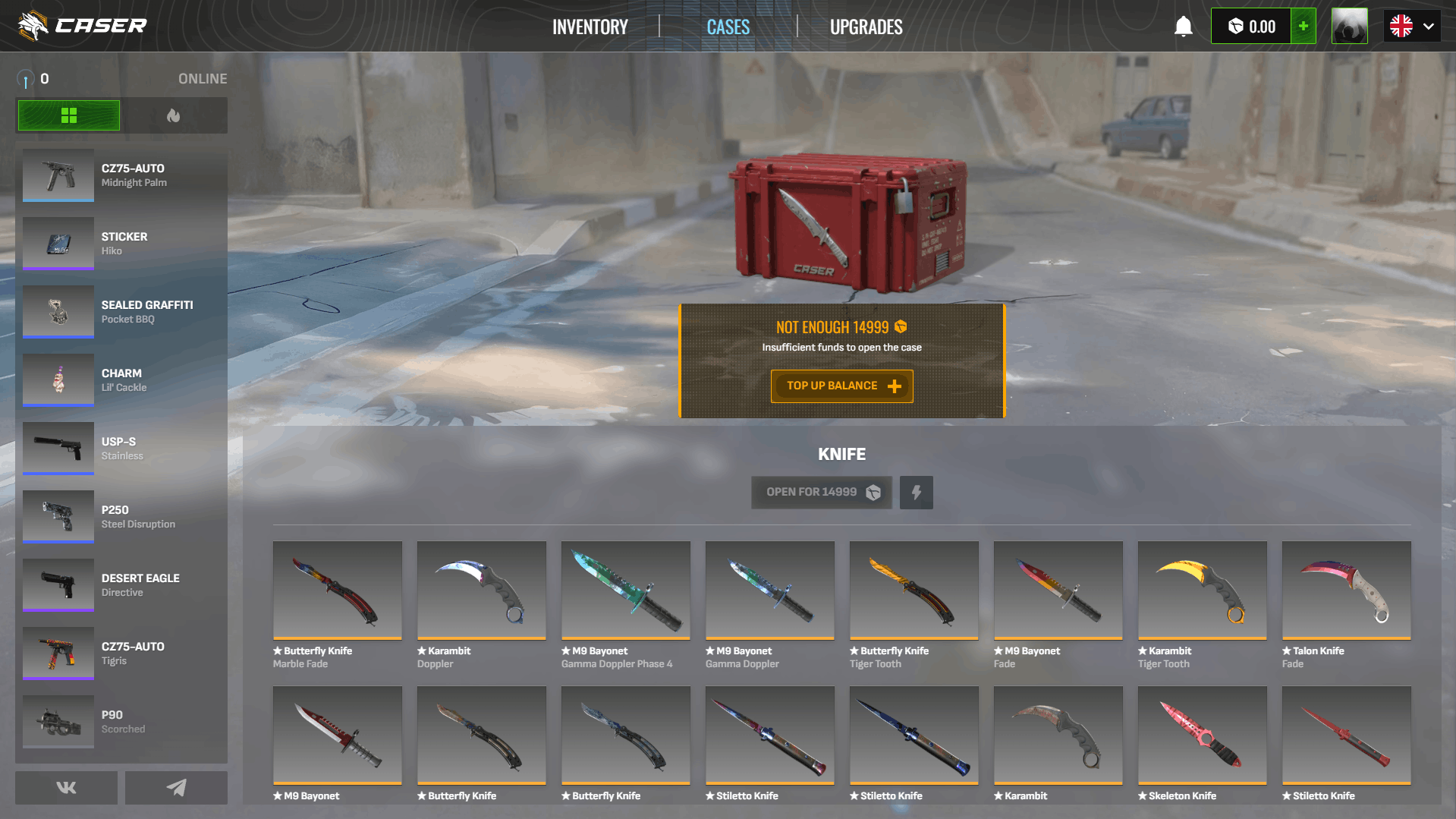Click the green plus to add funds
This screenshot has height=819, width=1456.
coord(1303,25)
